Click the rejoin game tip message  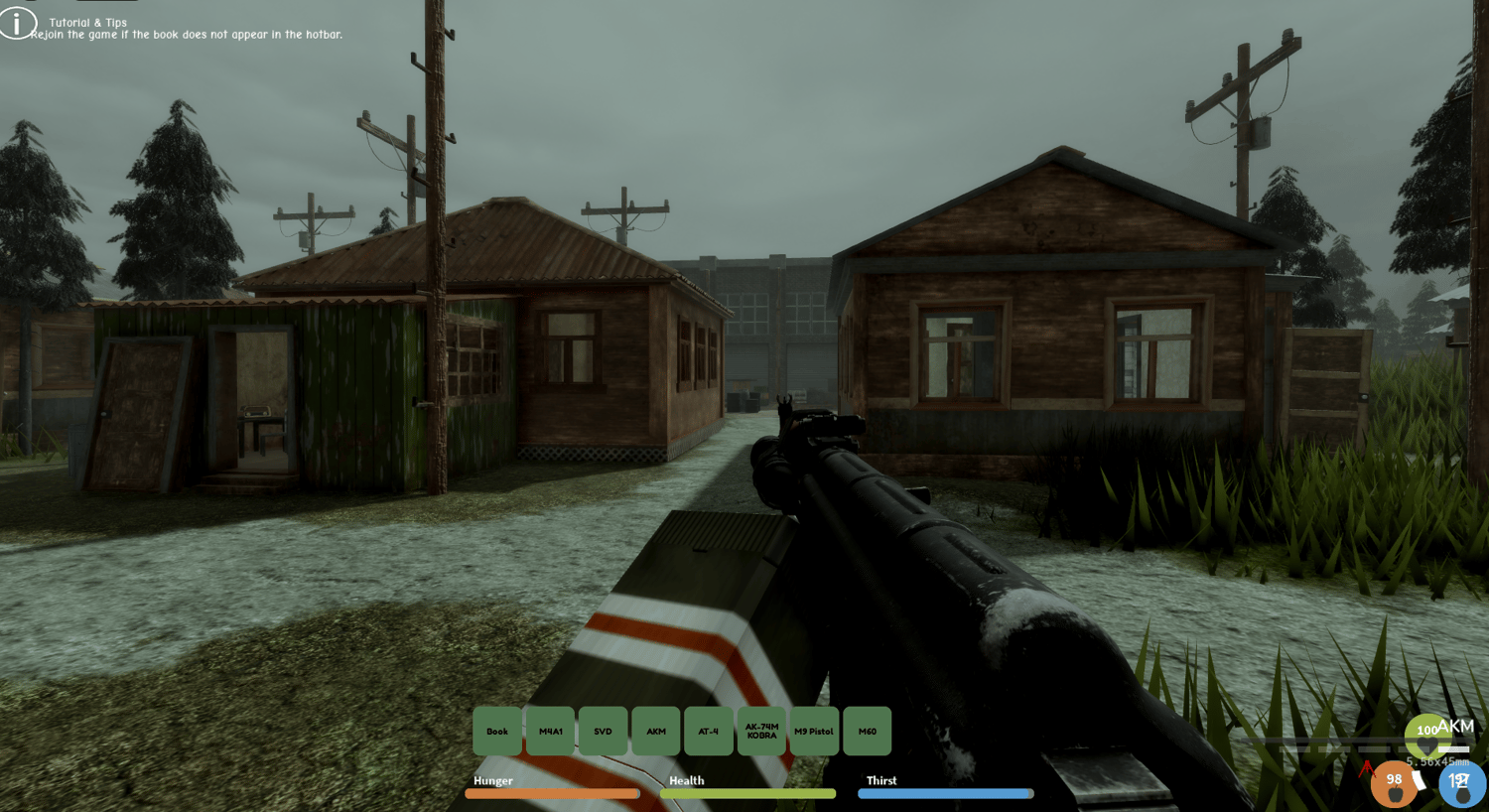(x=189, y=33)
